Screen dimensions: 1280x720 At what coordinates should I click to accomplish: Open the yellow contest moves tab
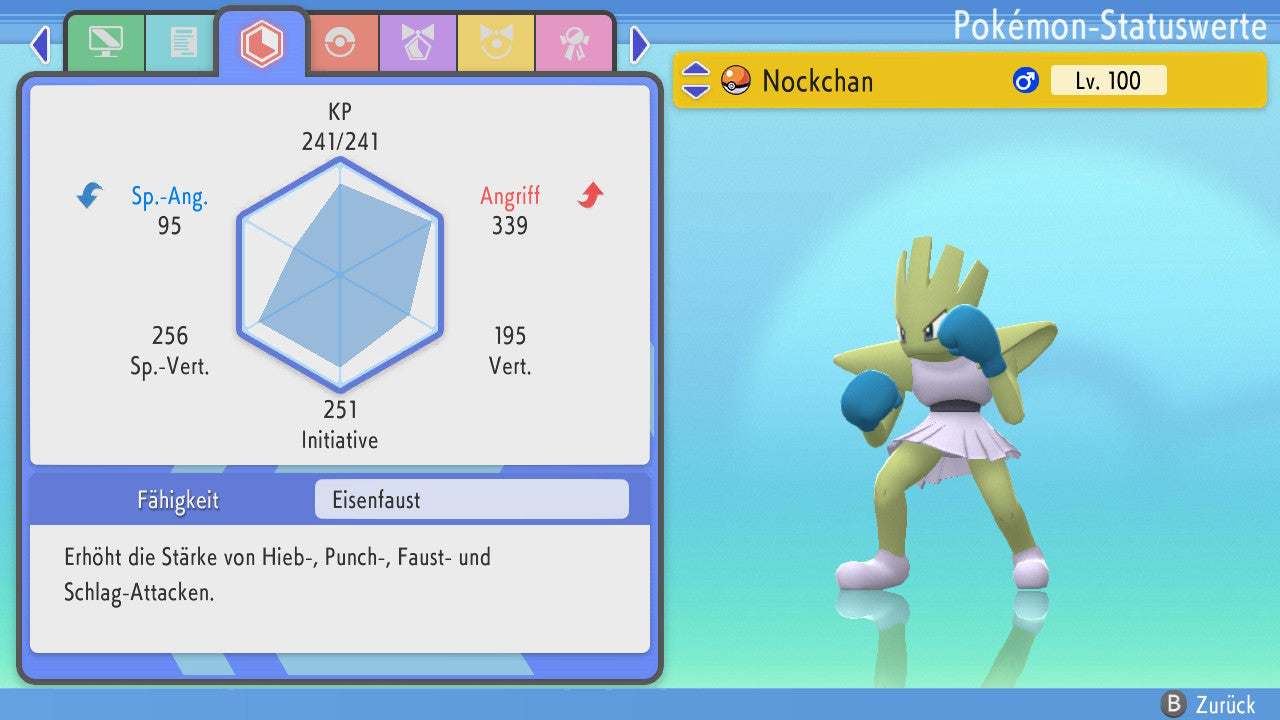[496, 43]
